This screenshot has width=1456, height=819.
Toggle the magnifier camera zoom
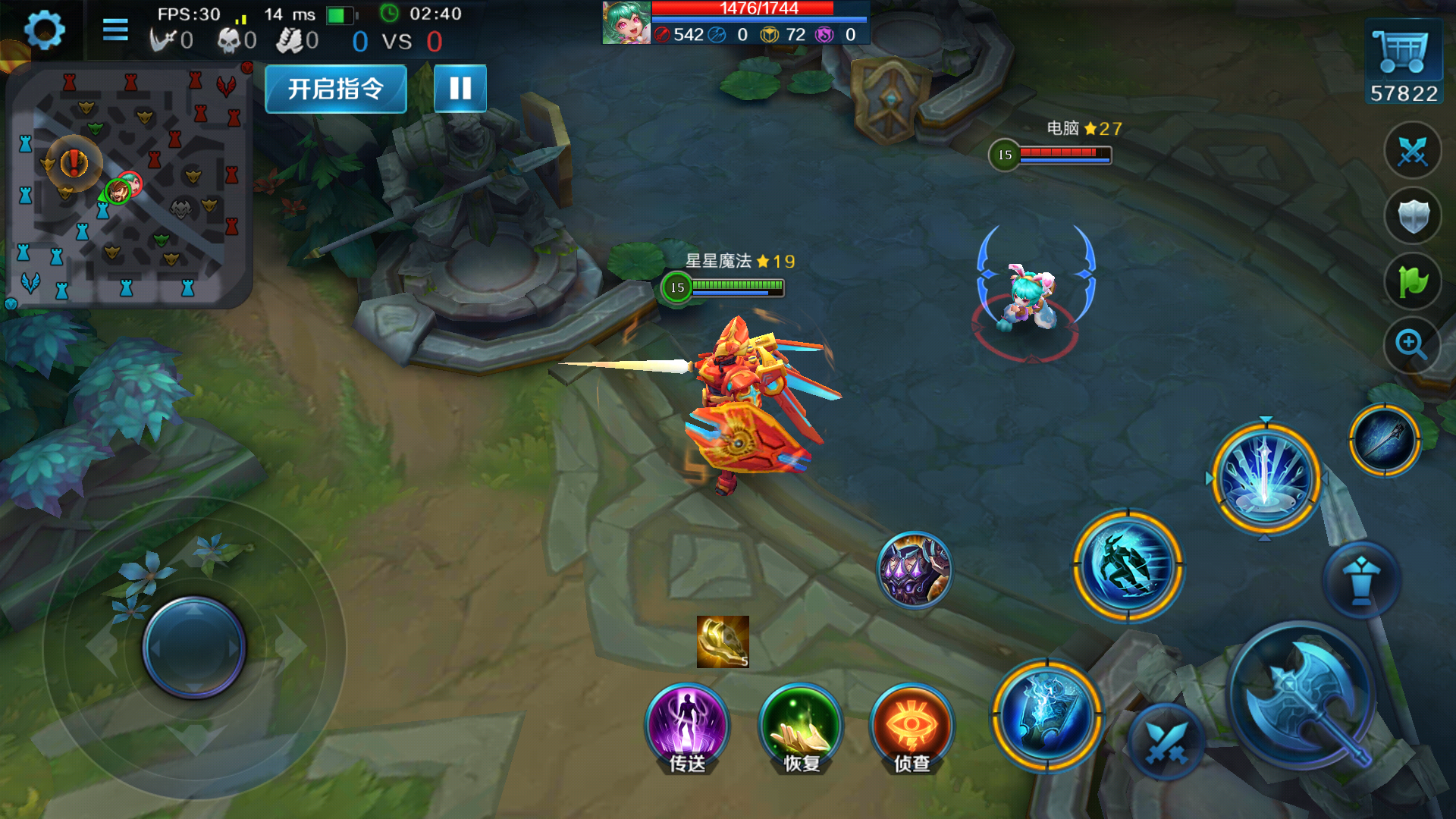point(1411,345)
